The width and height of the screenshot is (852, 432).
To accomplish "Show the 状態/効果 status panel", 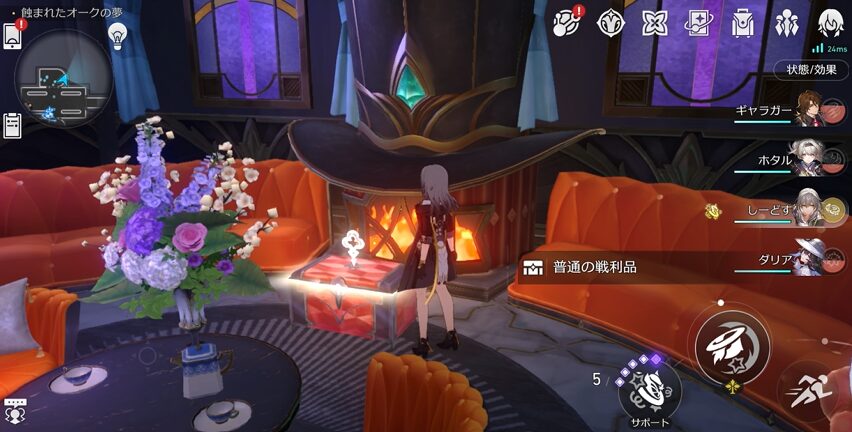I will point(811,69).
